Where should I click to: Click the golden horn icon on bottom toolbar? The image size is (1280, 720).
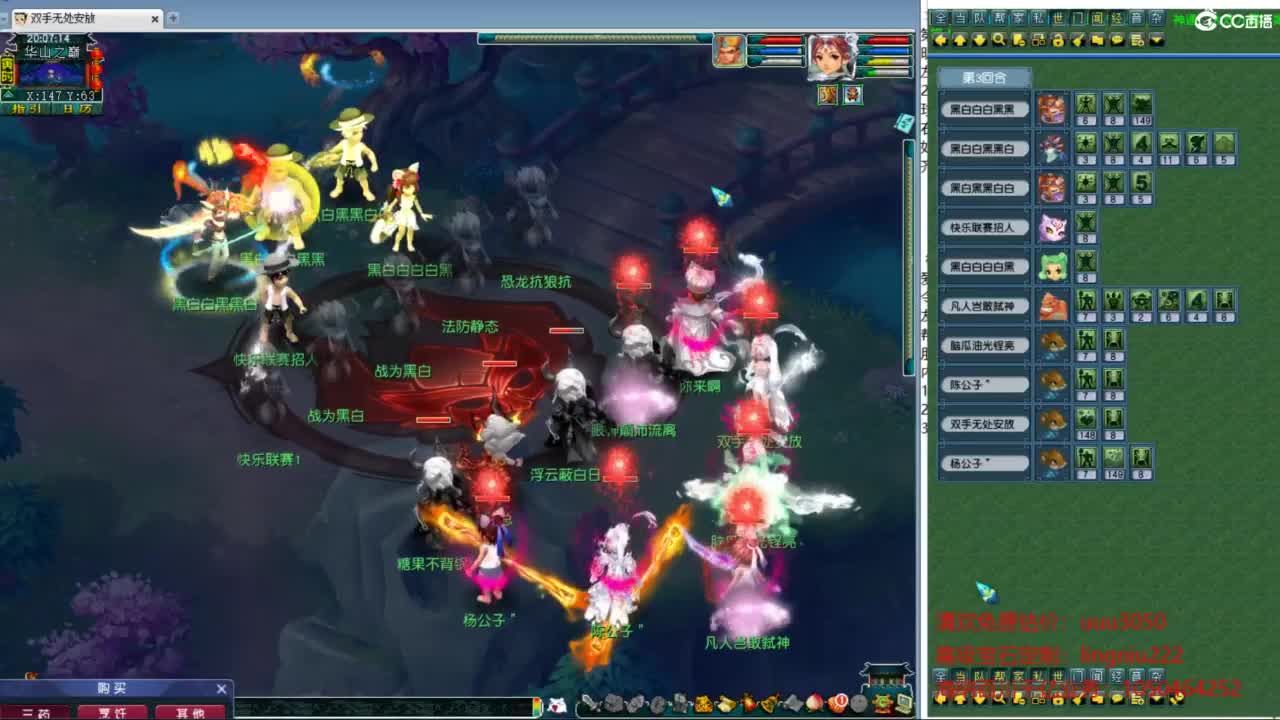(767, 703)
